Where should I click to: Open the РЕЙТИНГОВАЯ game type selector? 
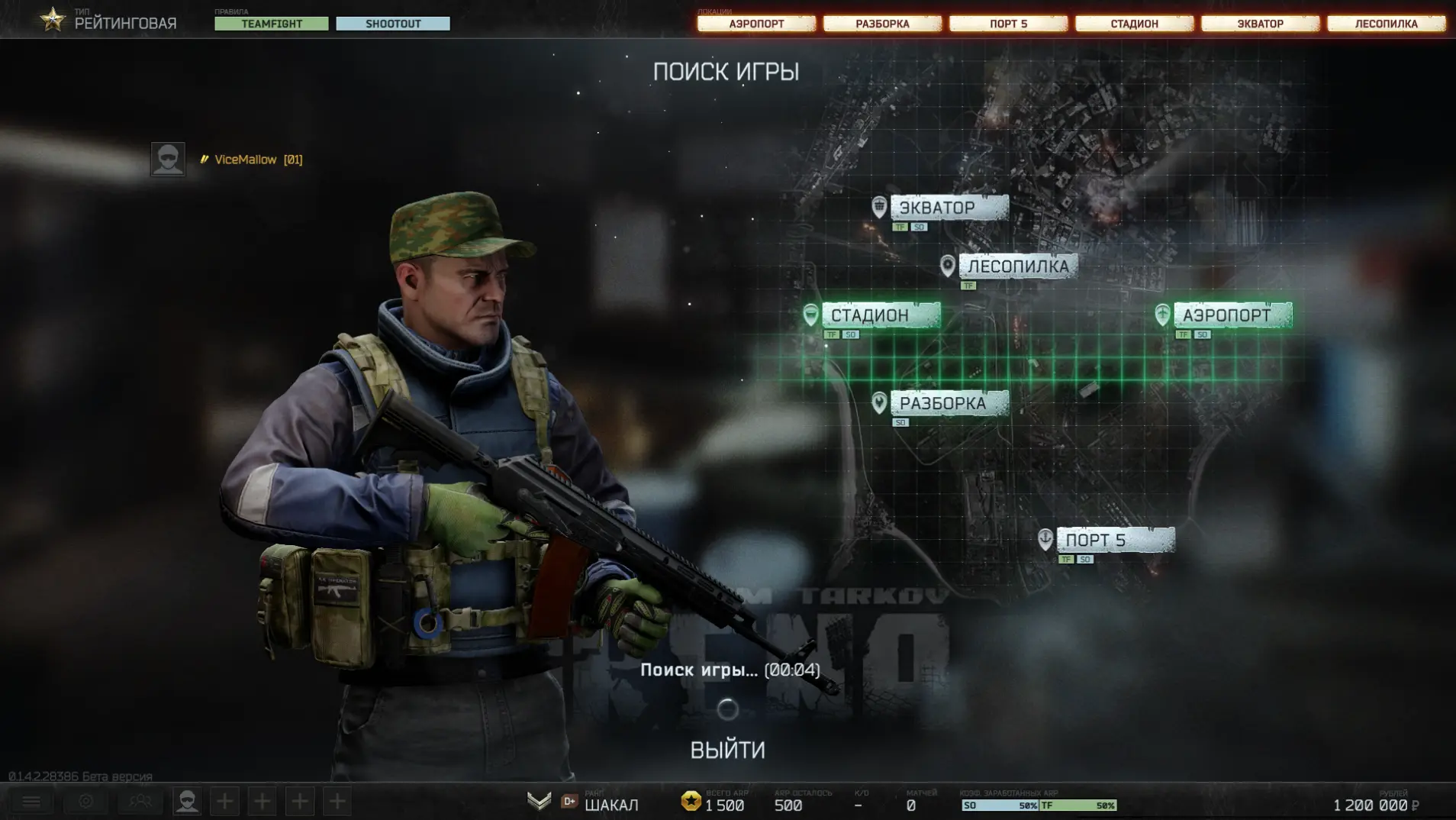(x=124, y=23)
